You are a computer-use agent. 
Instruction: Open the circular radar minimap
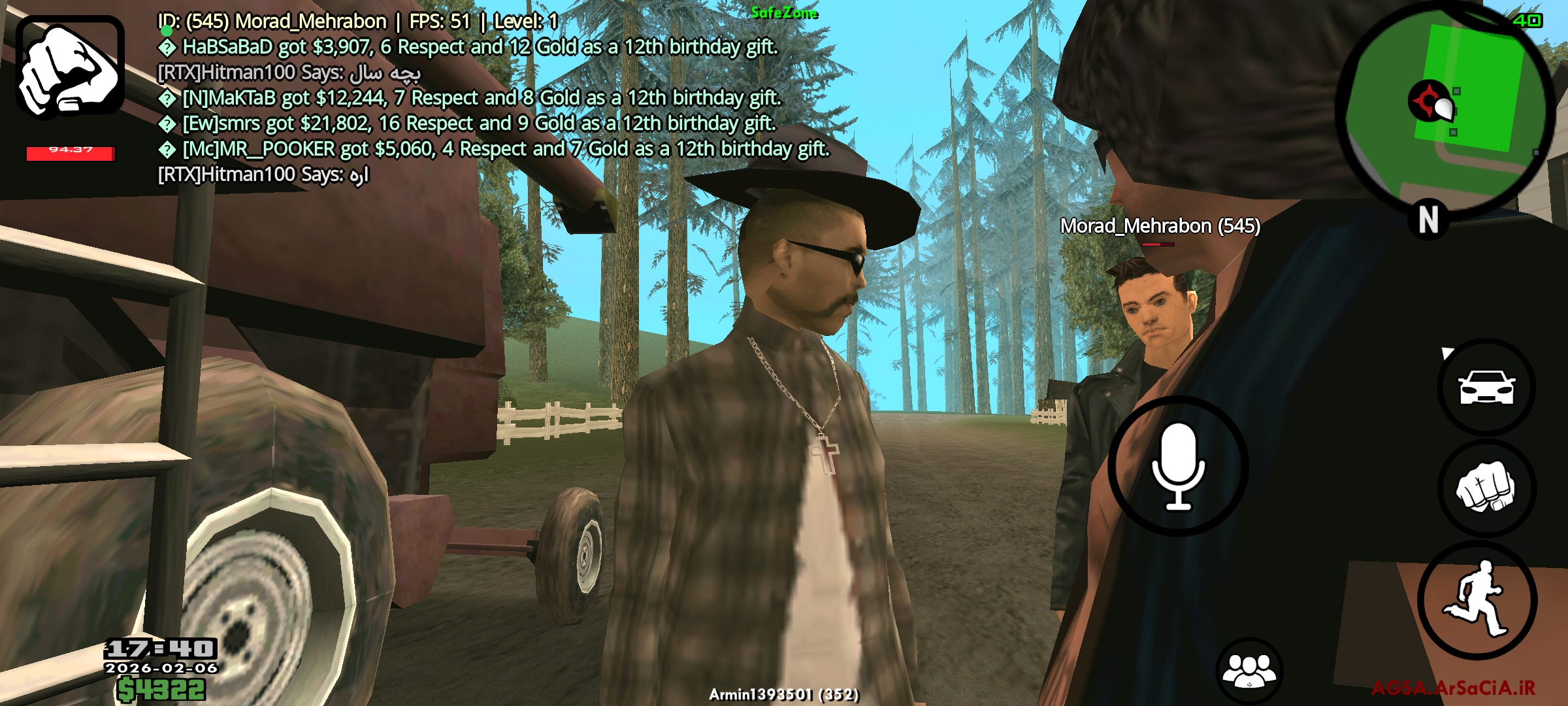[1446, 108]
